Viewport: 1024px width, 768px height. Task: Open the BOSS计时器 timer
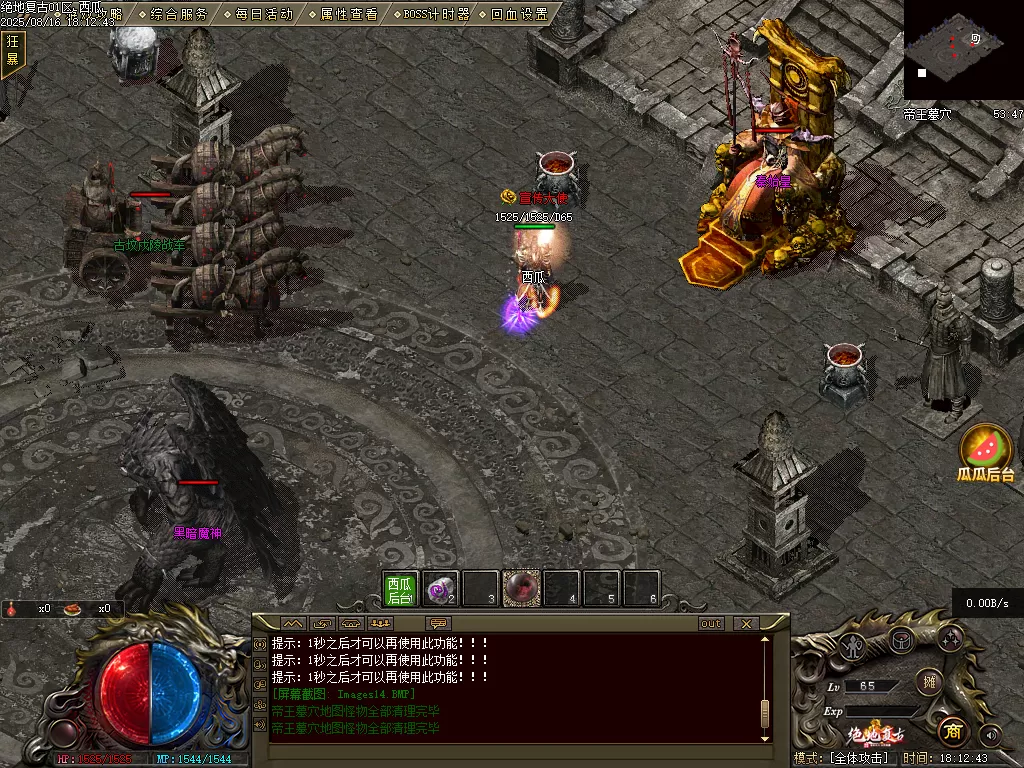coord(436,14)
